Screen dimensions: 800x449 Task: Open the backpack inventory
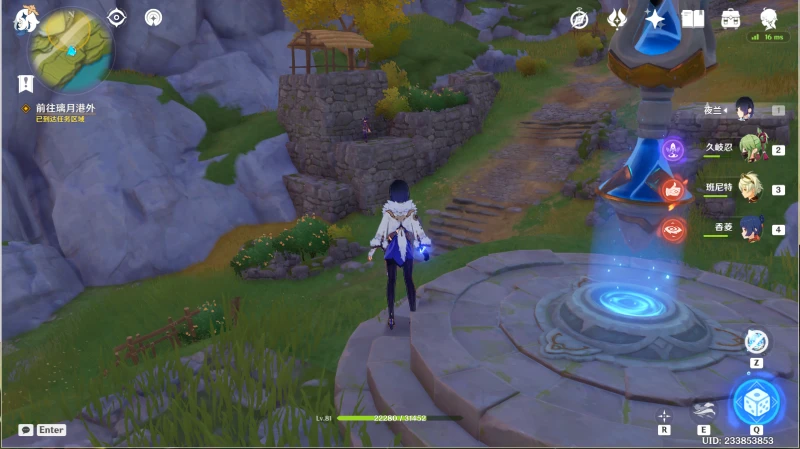tap(731, 18)
